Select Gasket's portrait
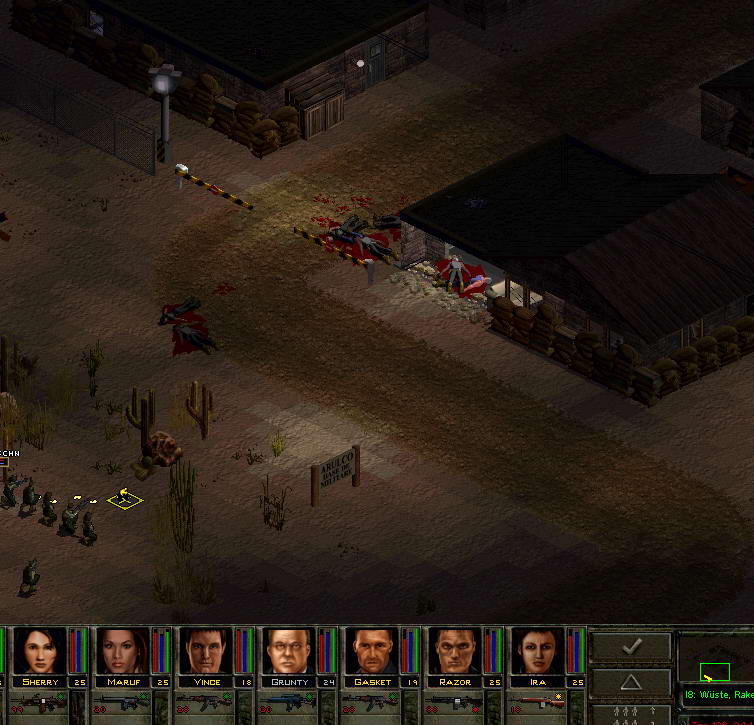Screen dimensions: 754x725 coord(373,651)
